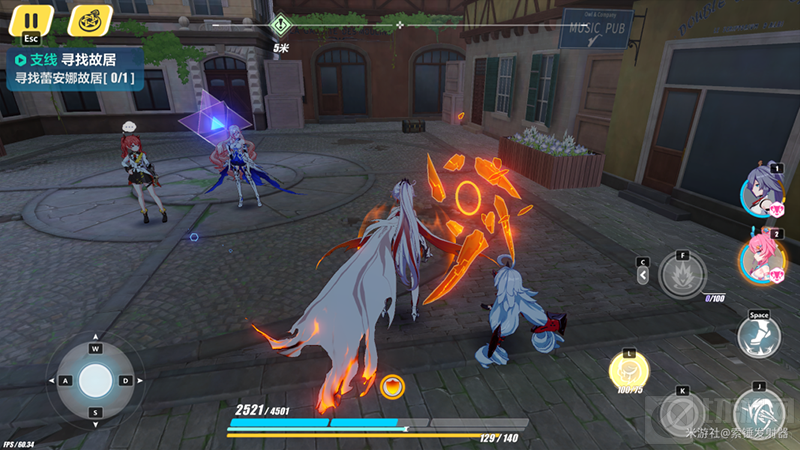The width and height of the screenshot is (800, 450).
Task: Use the glowing yellow weapon skill button
Action: click(629, 372)
